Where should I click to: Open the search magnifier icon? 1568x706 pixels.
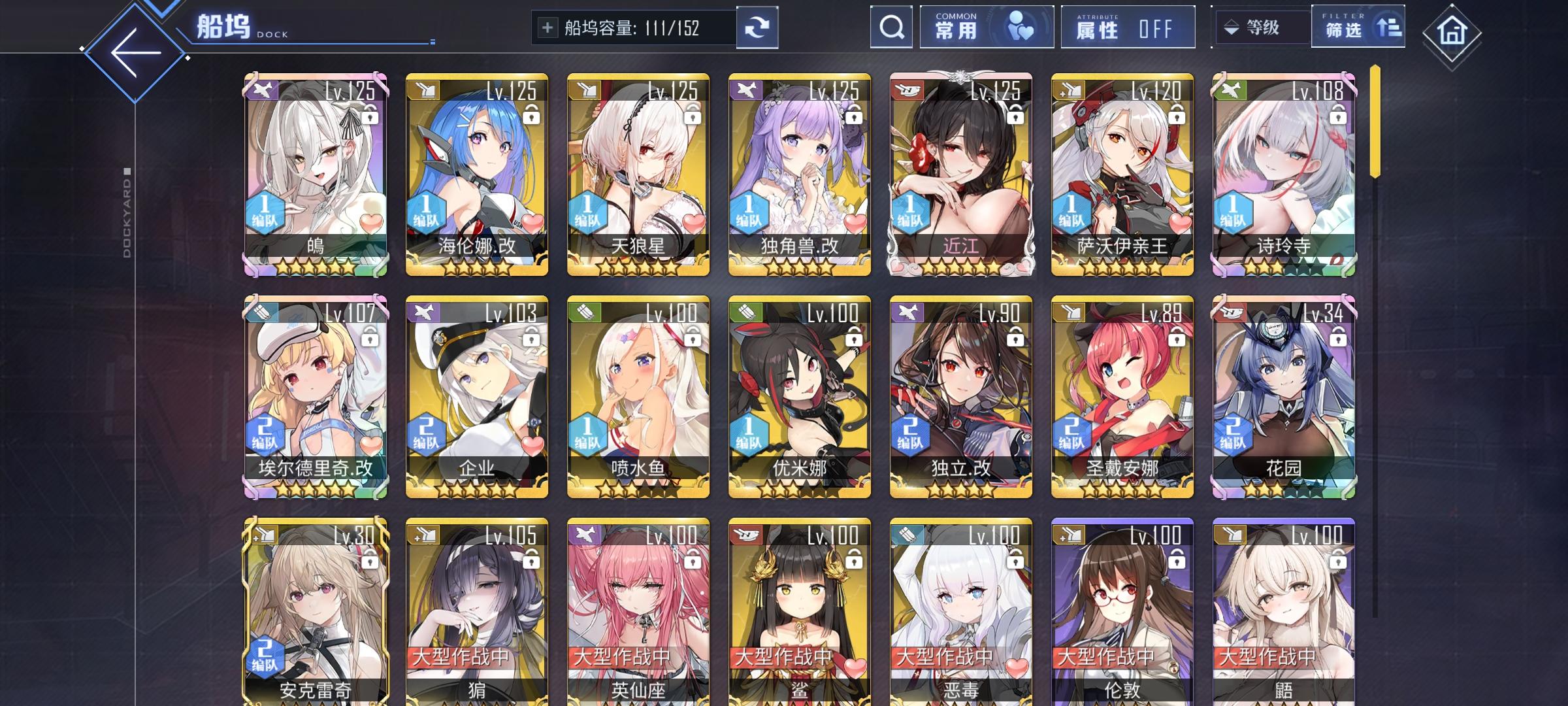[890, 27]
